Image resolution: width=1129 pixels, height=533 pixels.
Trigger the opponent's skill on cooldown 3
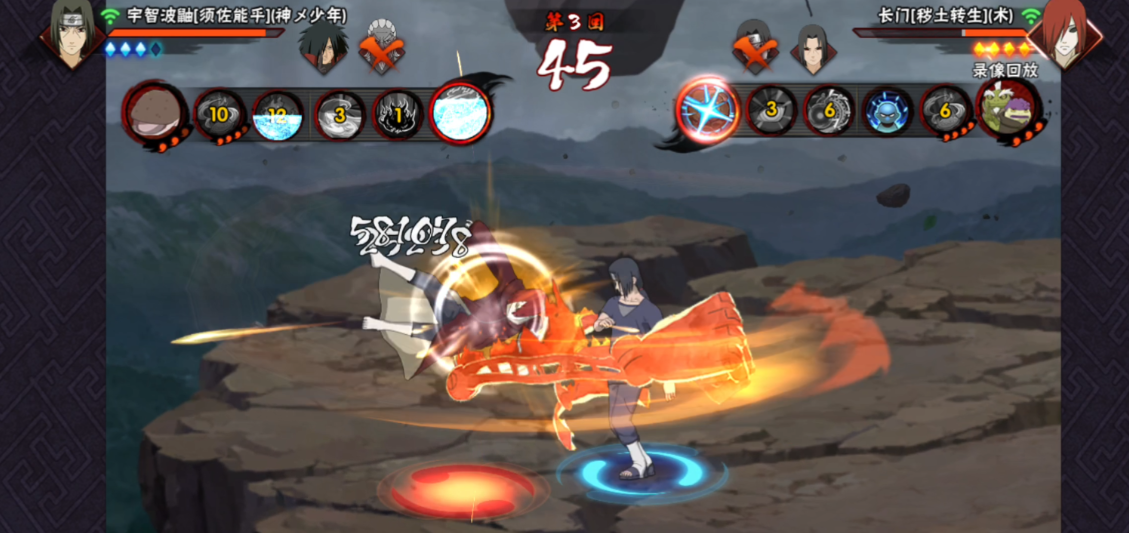coord(771,111)
